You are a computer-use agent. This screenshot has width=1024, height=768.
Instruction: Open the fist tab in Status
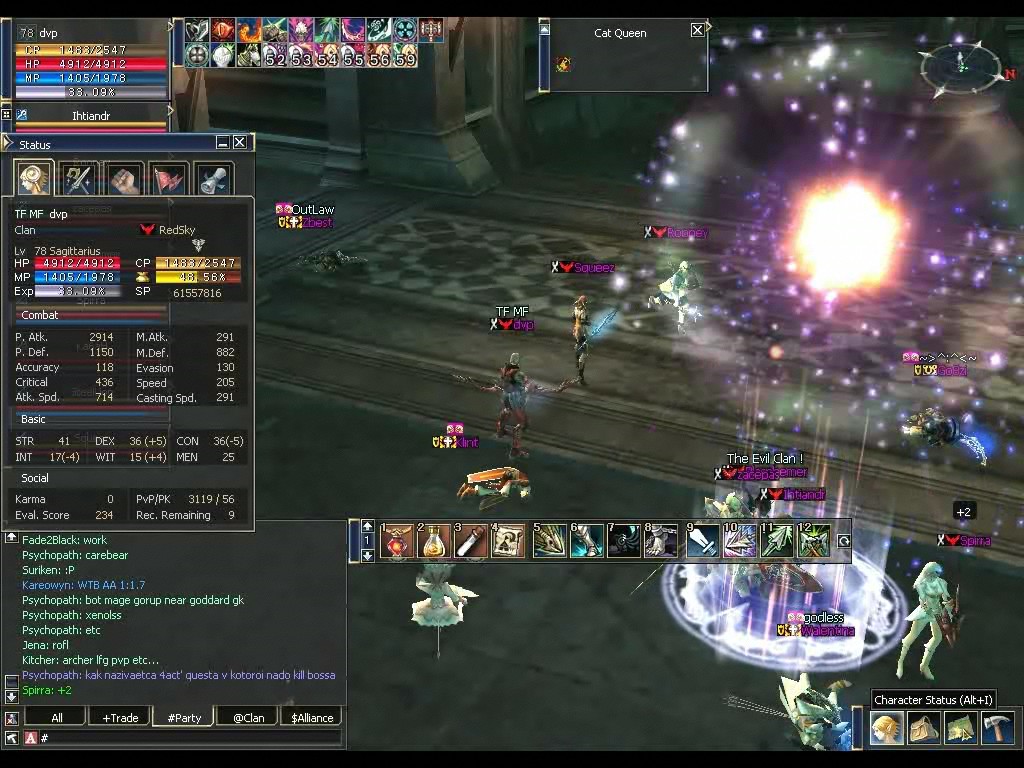click(x=124, y=180)
